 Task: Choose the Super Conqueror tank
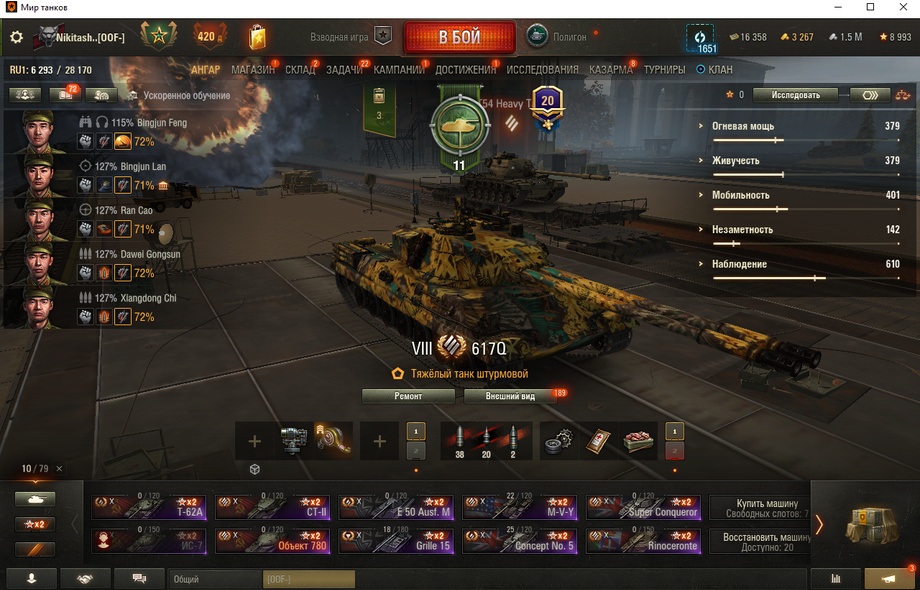pyautogui.click(x=642, y=507)
